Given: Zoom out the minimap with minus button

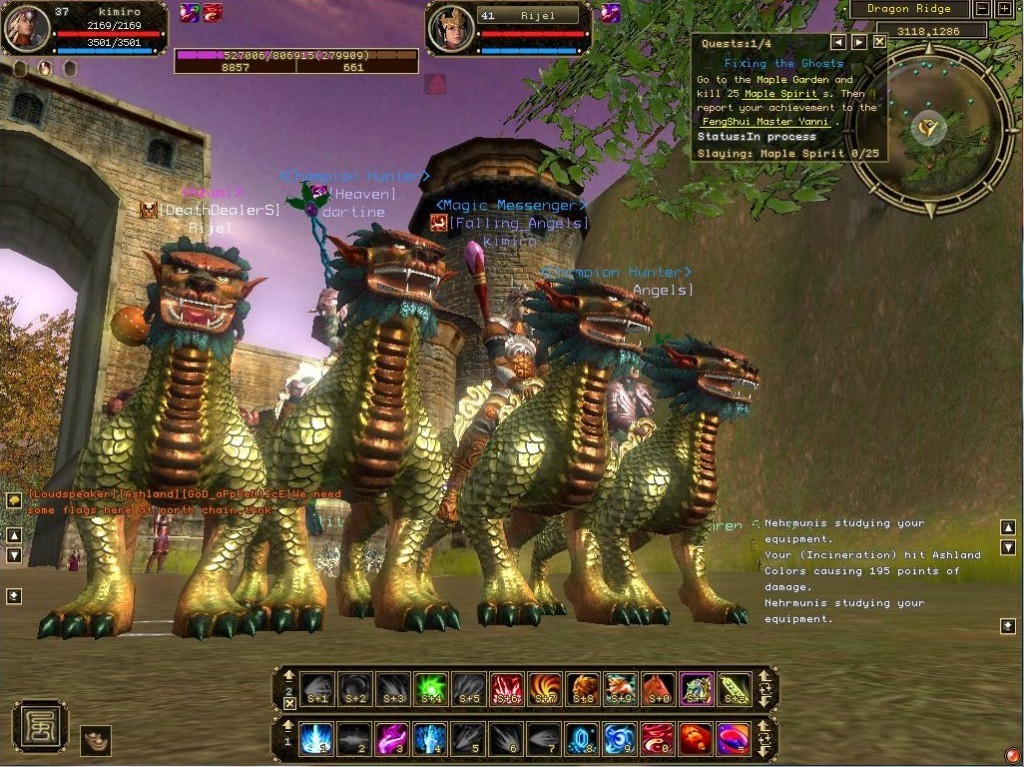Looking at the screenshot, I should 983,9.
